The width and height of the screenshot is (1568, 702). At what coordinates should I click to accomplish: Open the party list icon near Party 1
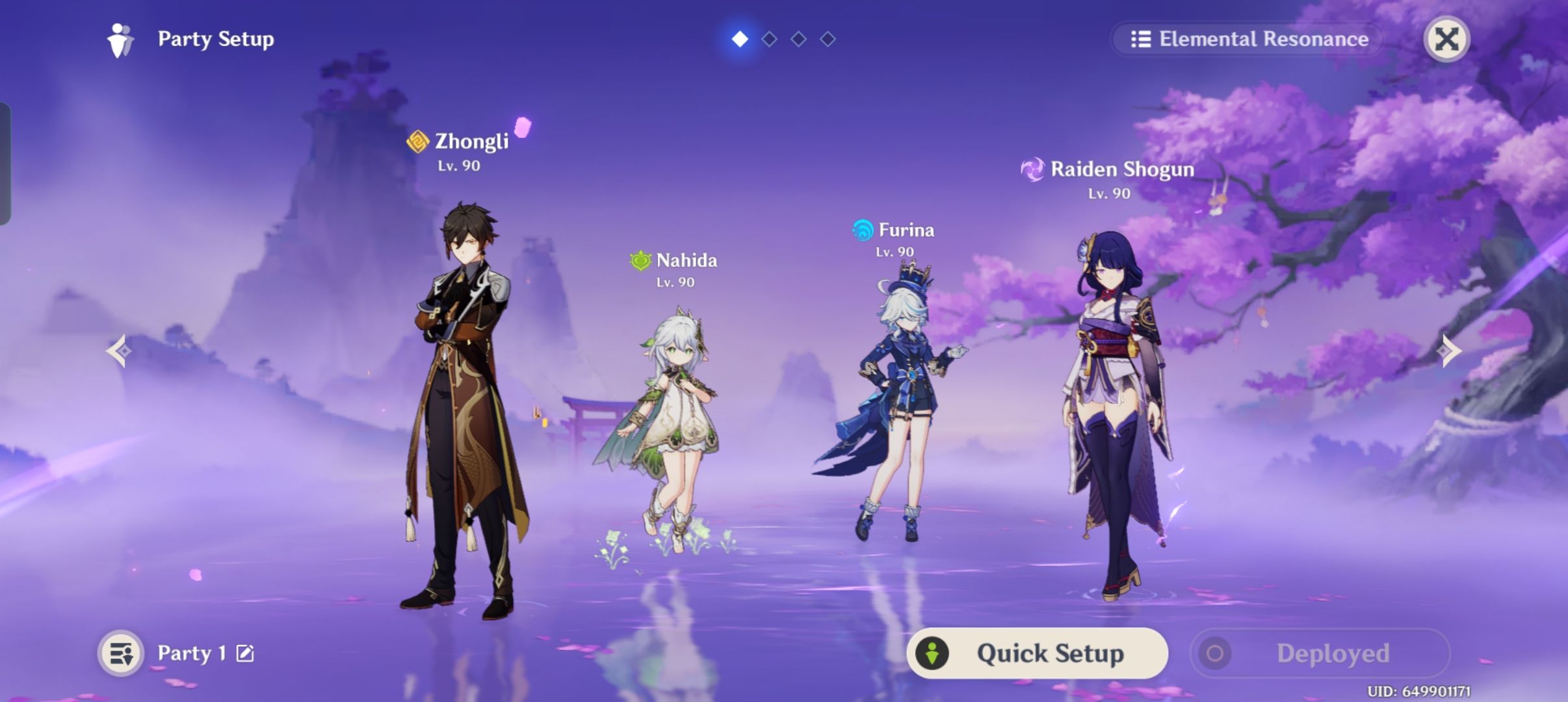(121, 653)
